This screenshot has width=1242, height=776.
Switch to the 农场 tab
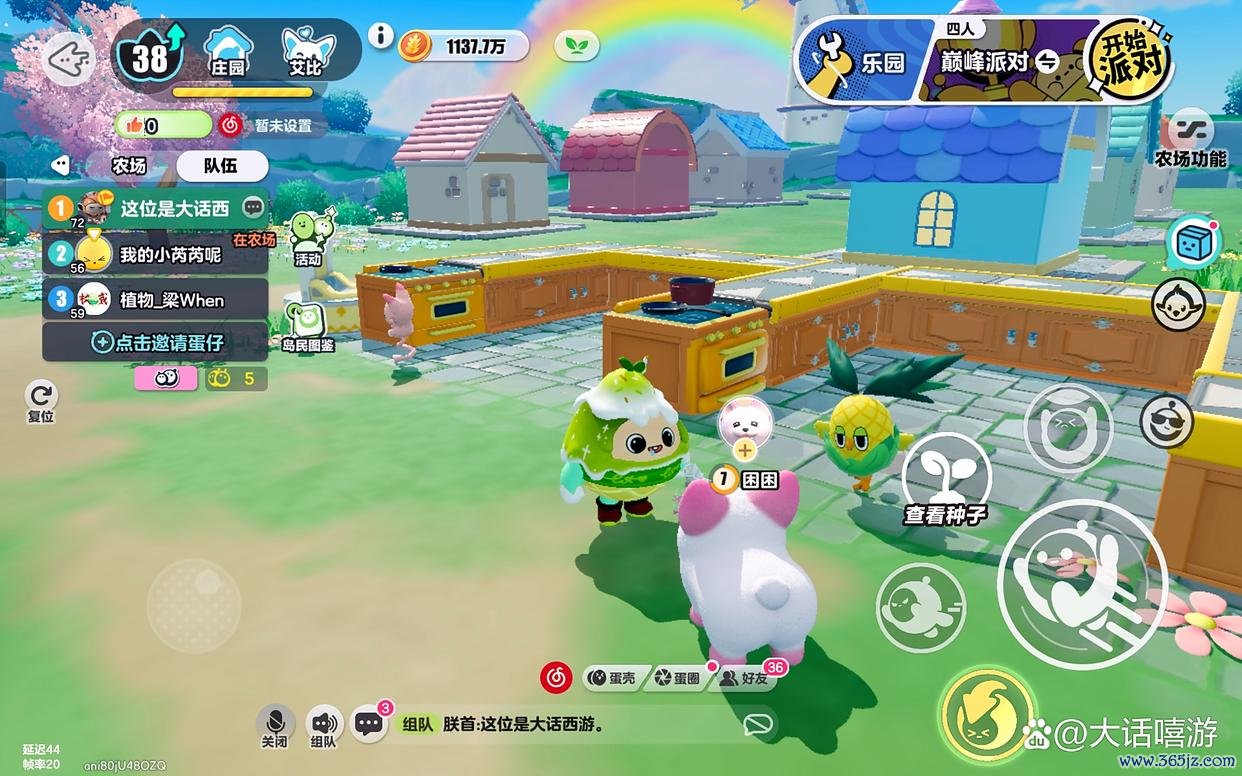[128, 166]
